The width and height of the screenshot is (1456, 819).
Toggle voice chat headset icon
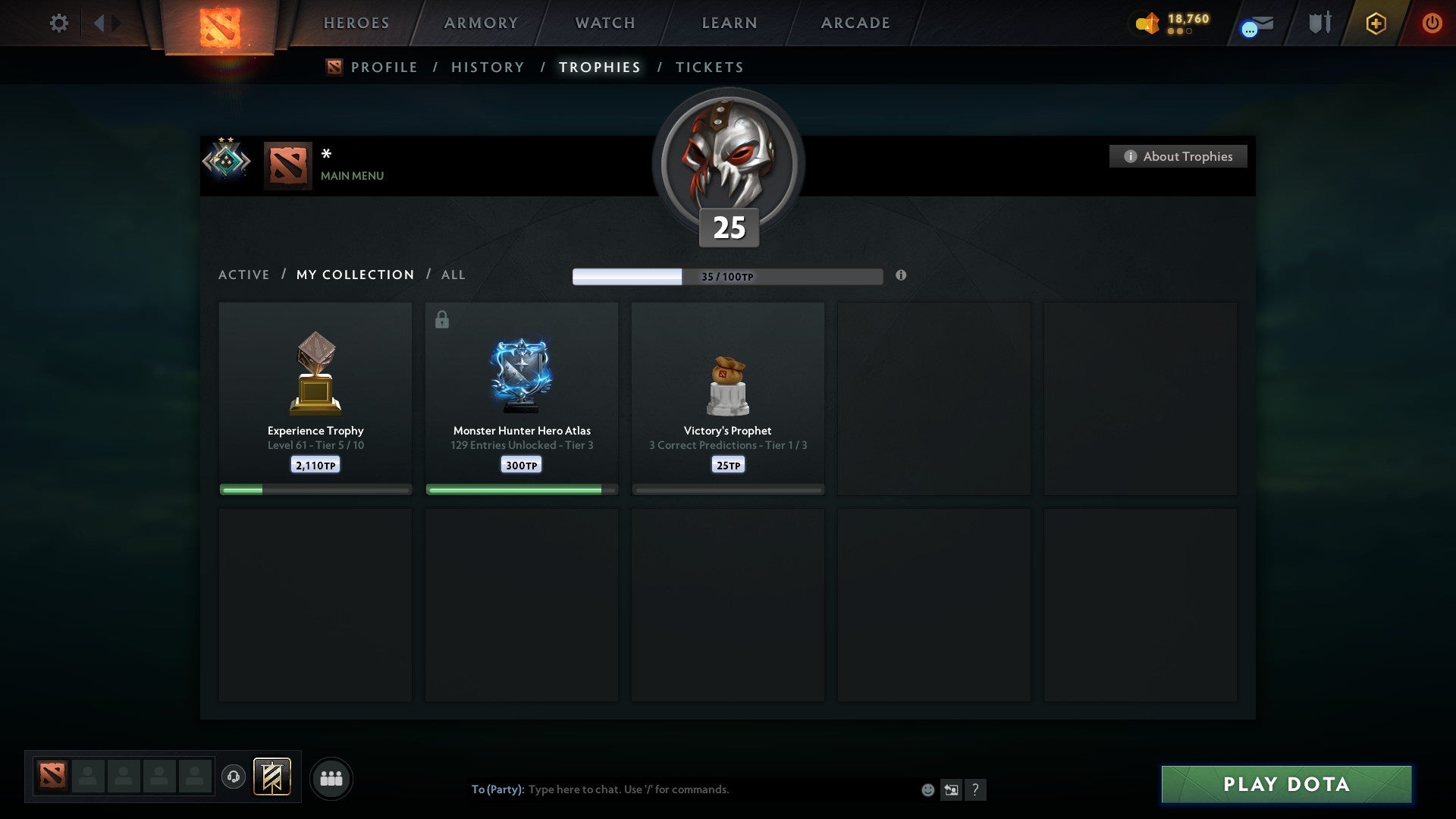(234, 778)
